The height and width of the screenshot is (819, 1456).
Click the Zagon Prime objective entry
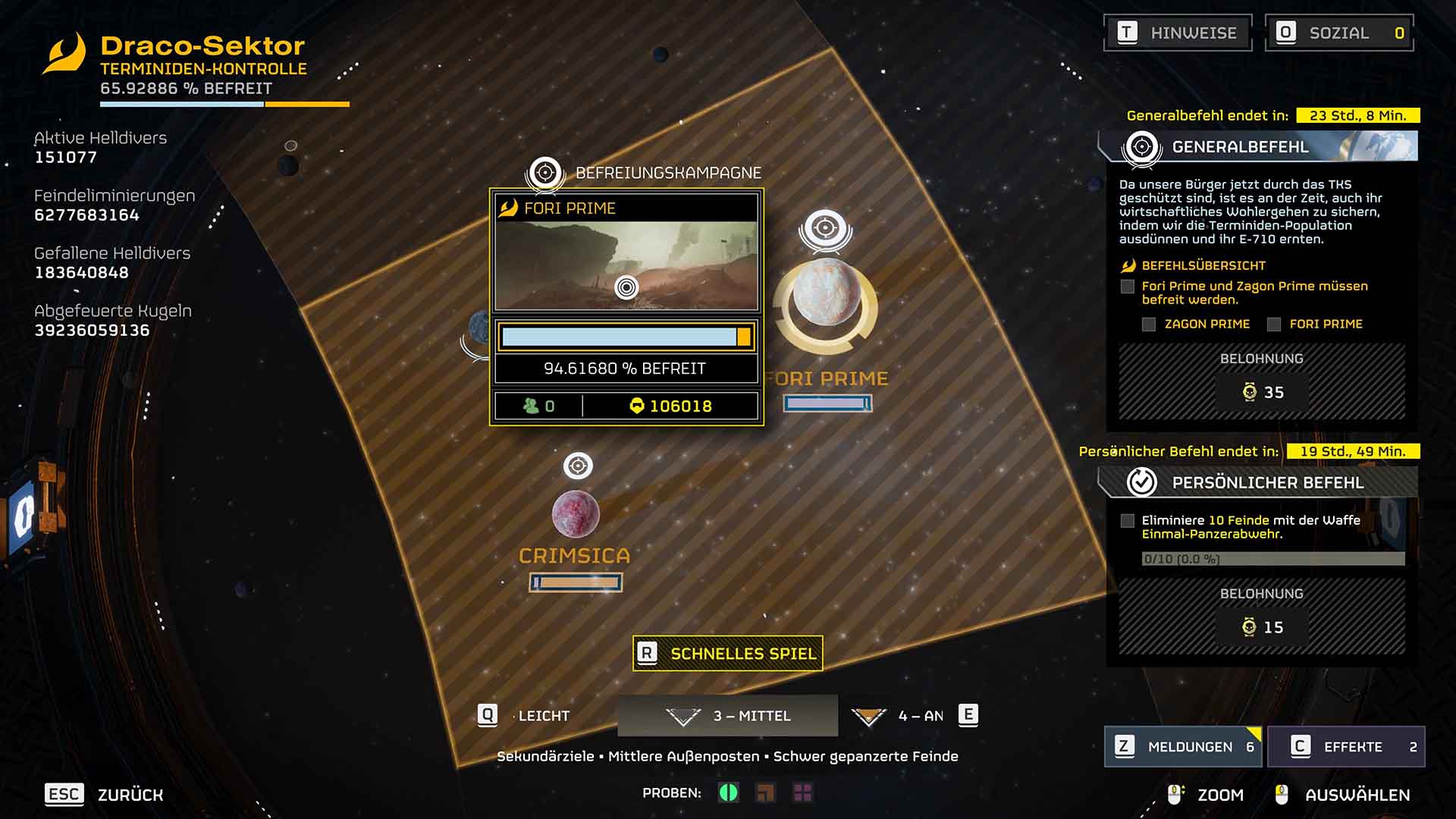[1206, 325]
